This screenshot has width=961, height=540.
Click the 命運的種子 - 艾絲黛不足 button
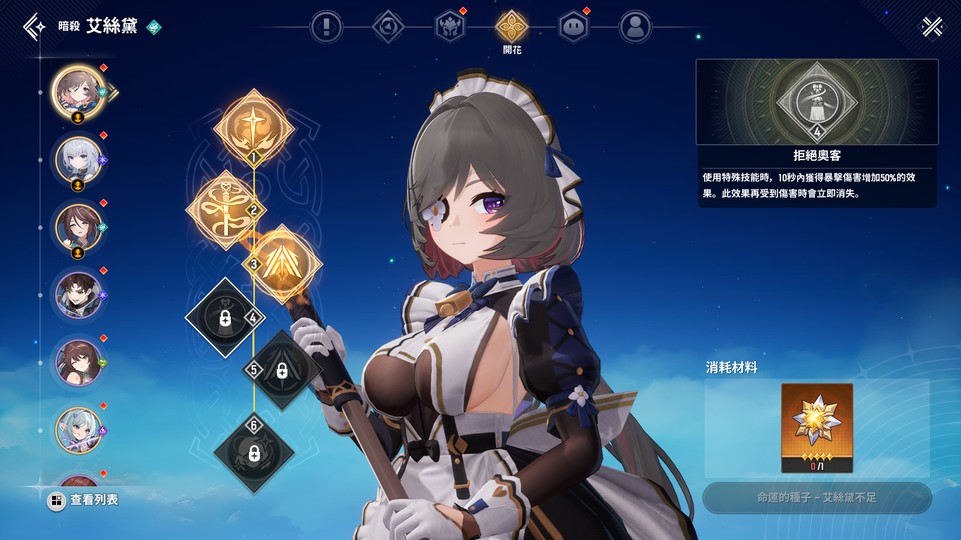pos(817,497)
